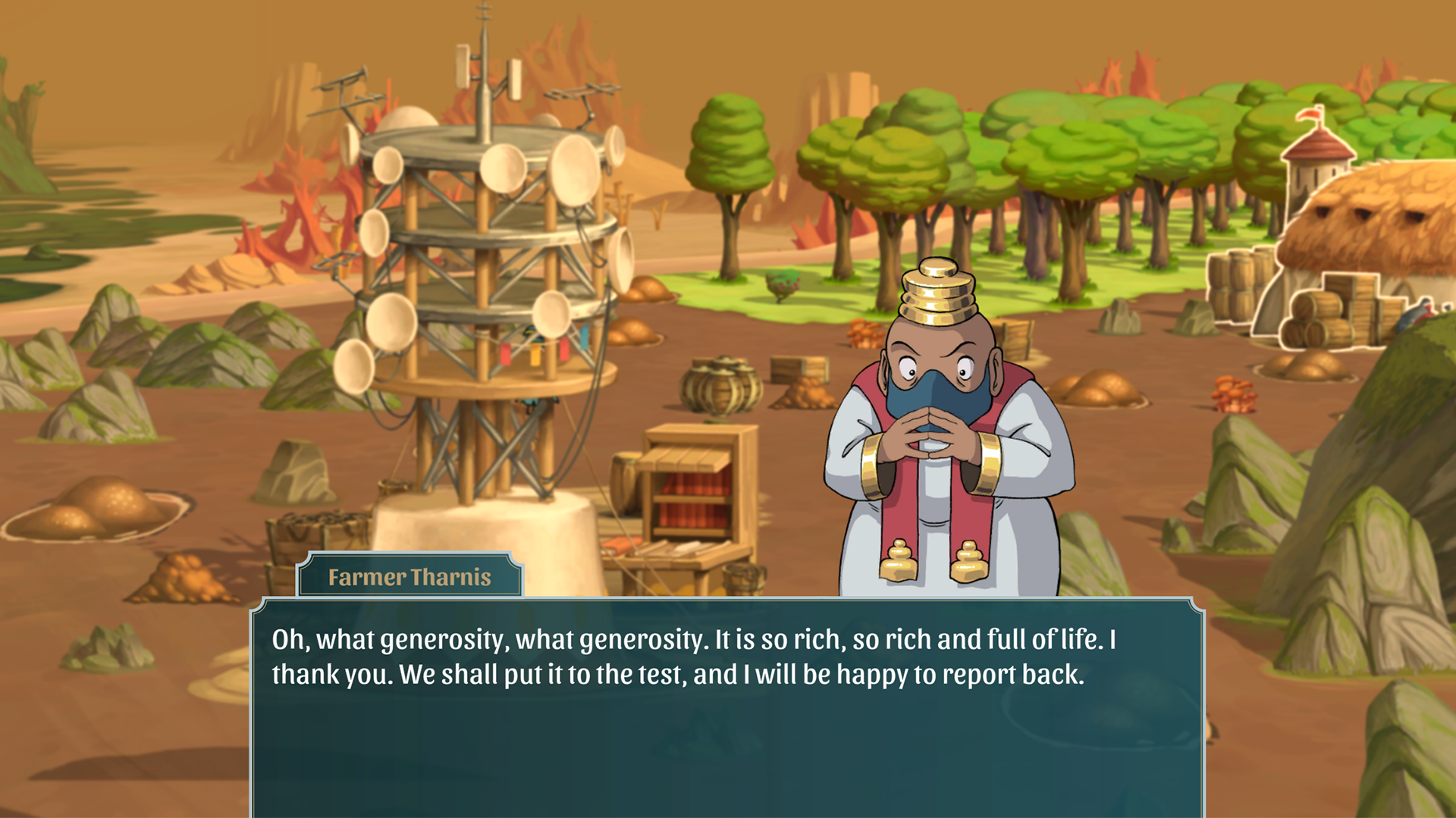Advance Farmer Tharnis's dialogue text box
The width and height of the screenshot is (1456, 818).
tap(726, 707)
